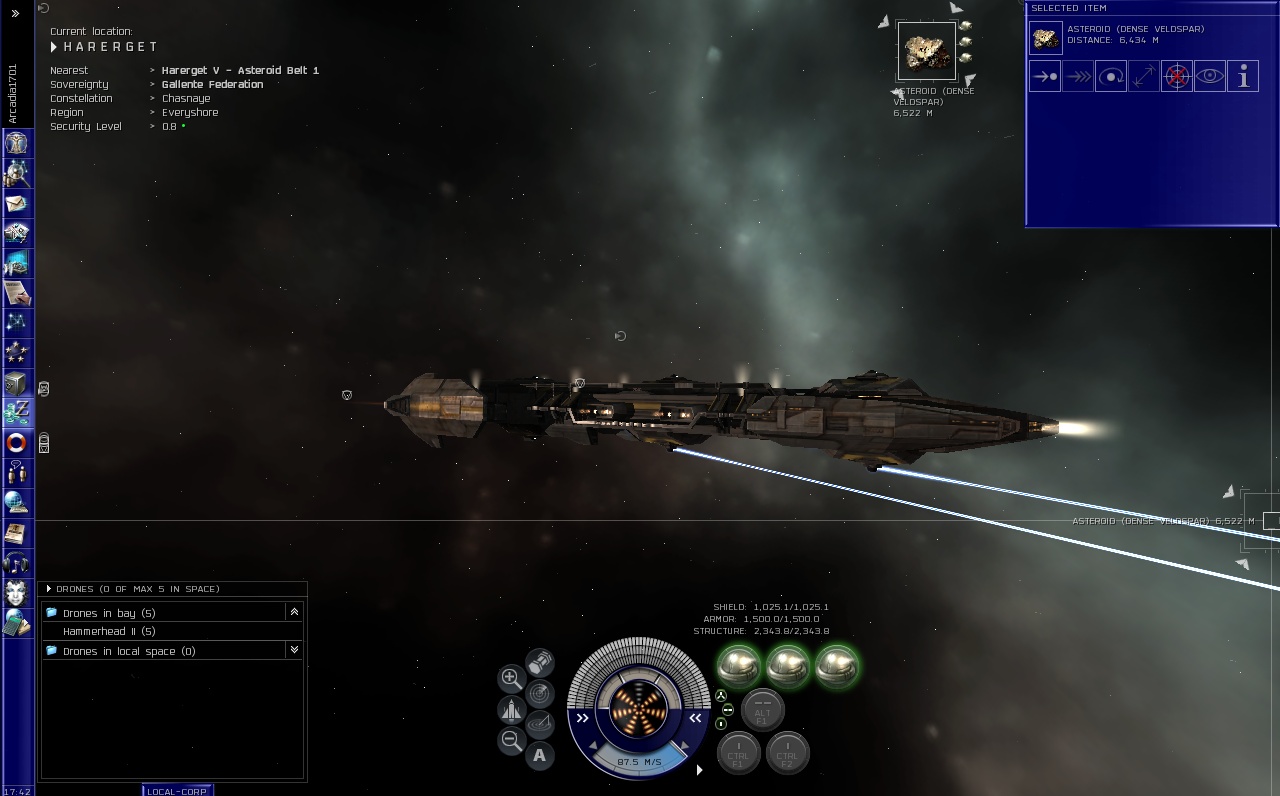Open the scanner radar button
This screenshot has width=1280, height=796.
click(x=539, y=693)
